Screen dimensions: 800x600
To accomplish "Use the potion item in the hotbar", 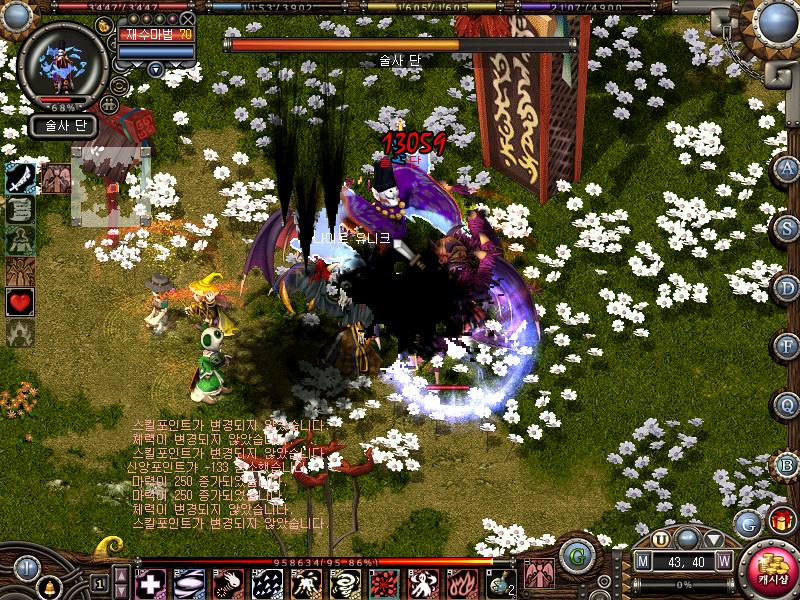I will point(499,583).
